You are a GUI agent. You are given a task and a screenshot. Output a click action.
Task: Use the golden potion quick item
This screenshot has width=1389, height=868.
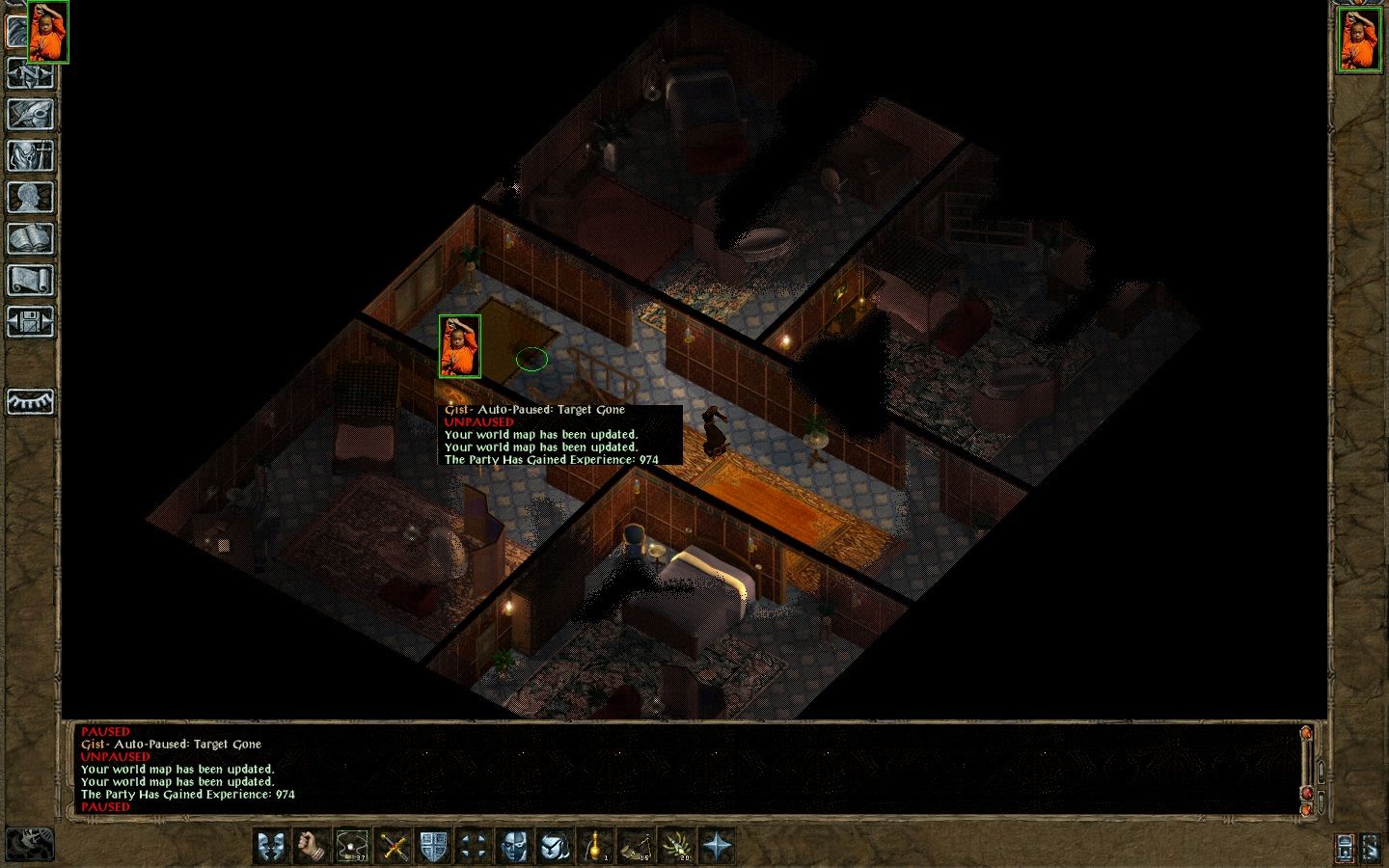tap(596, 847)
